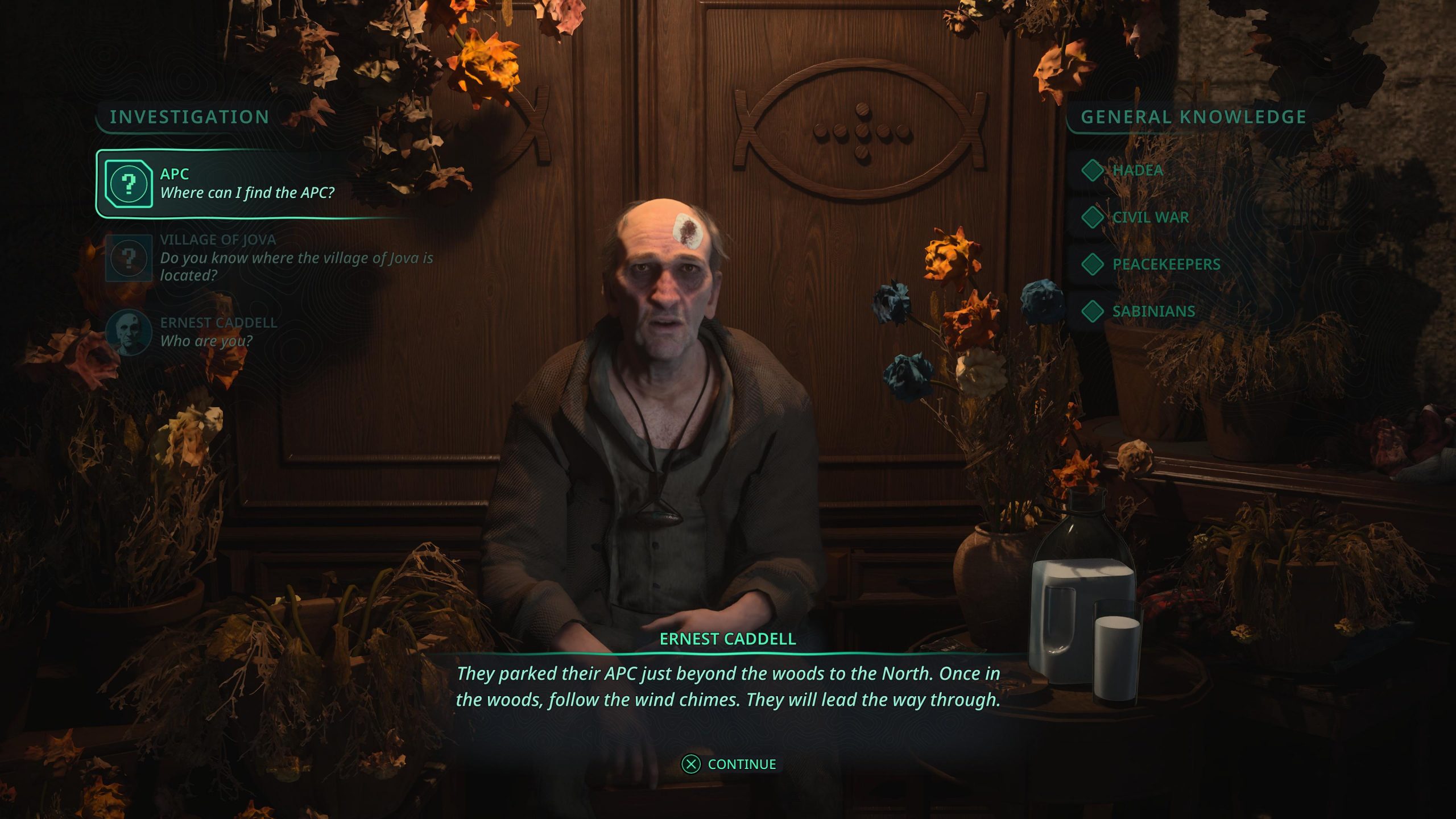Image resolution: width=1456 pixels, height=819 pixels.
Task: Open the Hadea knowledge topic
Action: click(1136, 170)
